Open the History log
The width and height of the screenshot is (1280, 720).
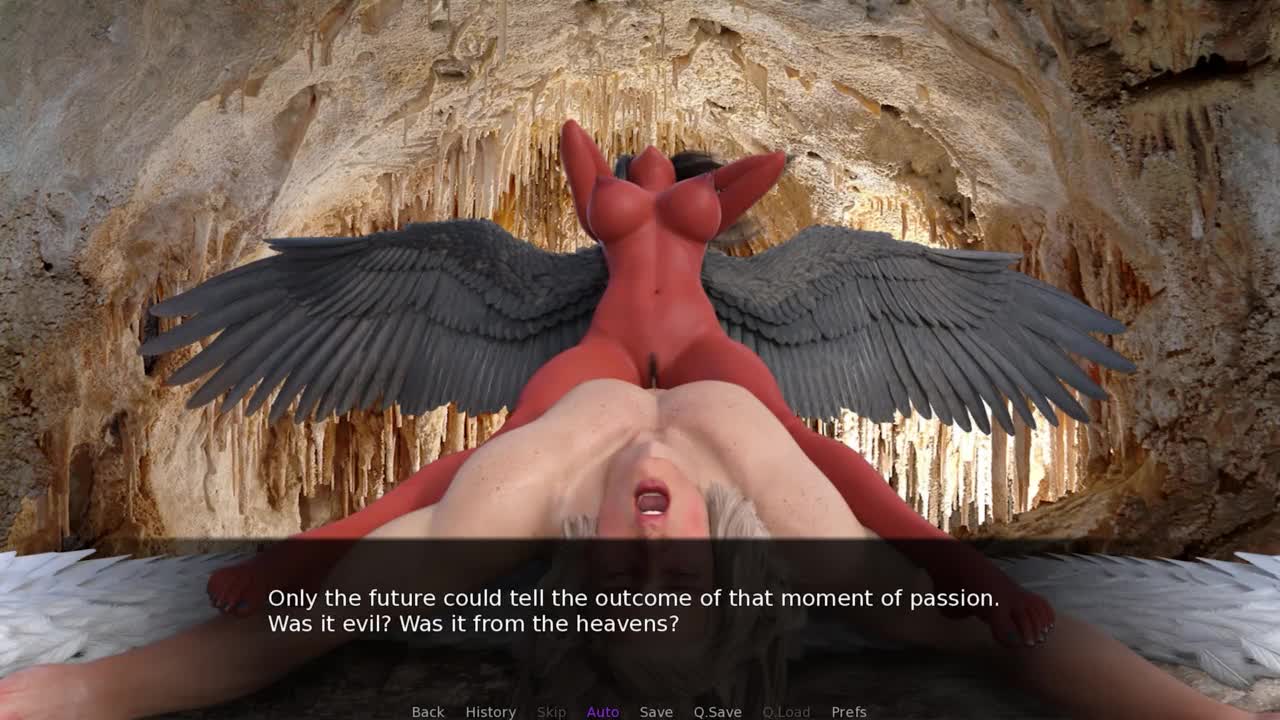[490, 711]
